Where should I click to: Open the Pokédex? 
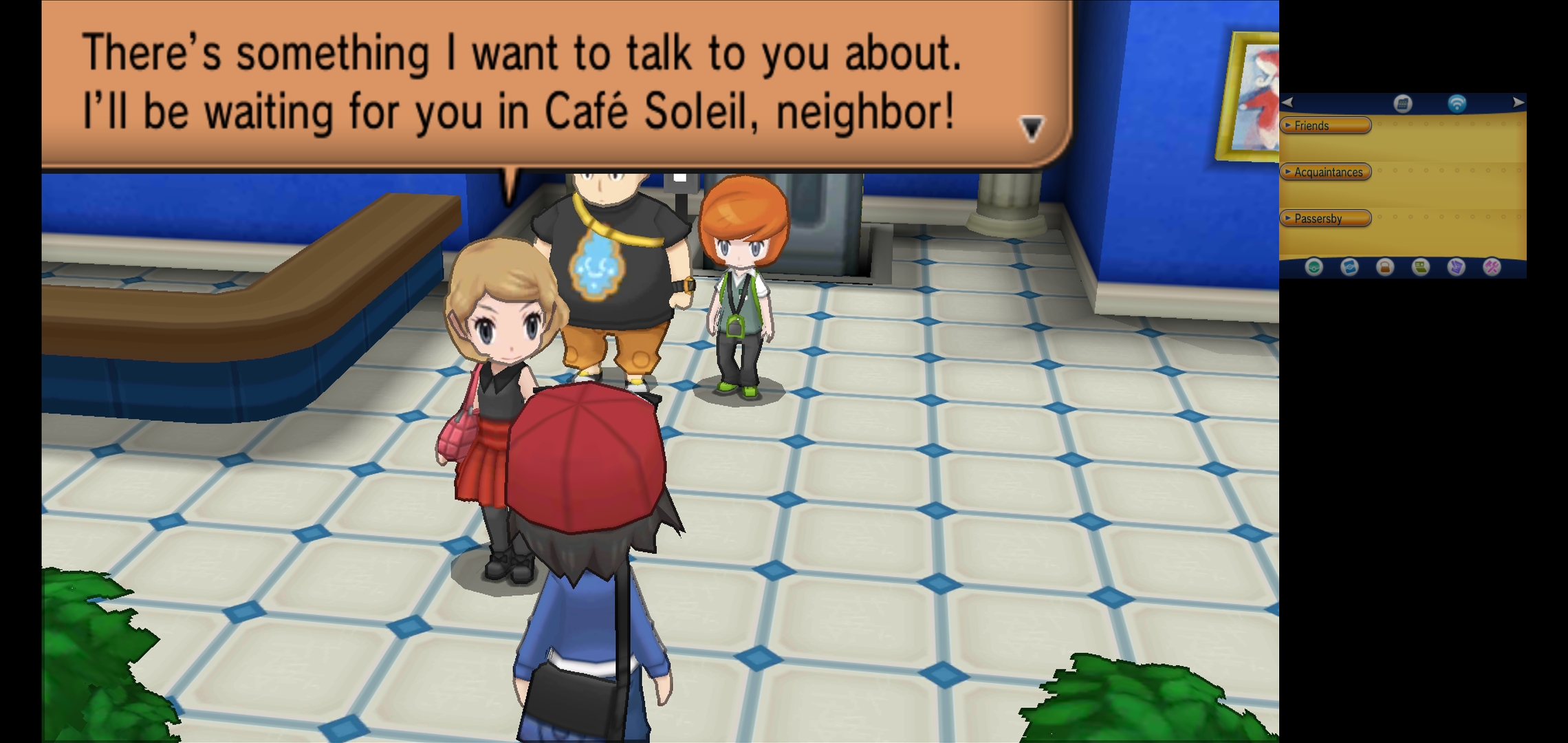[1349, 267]
